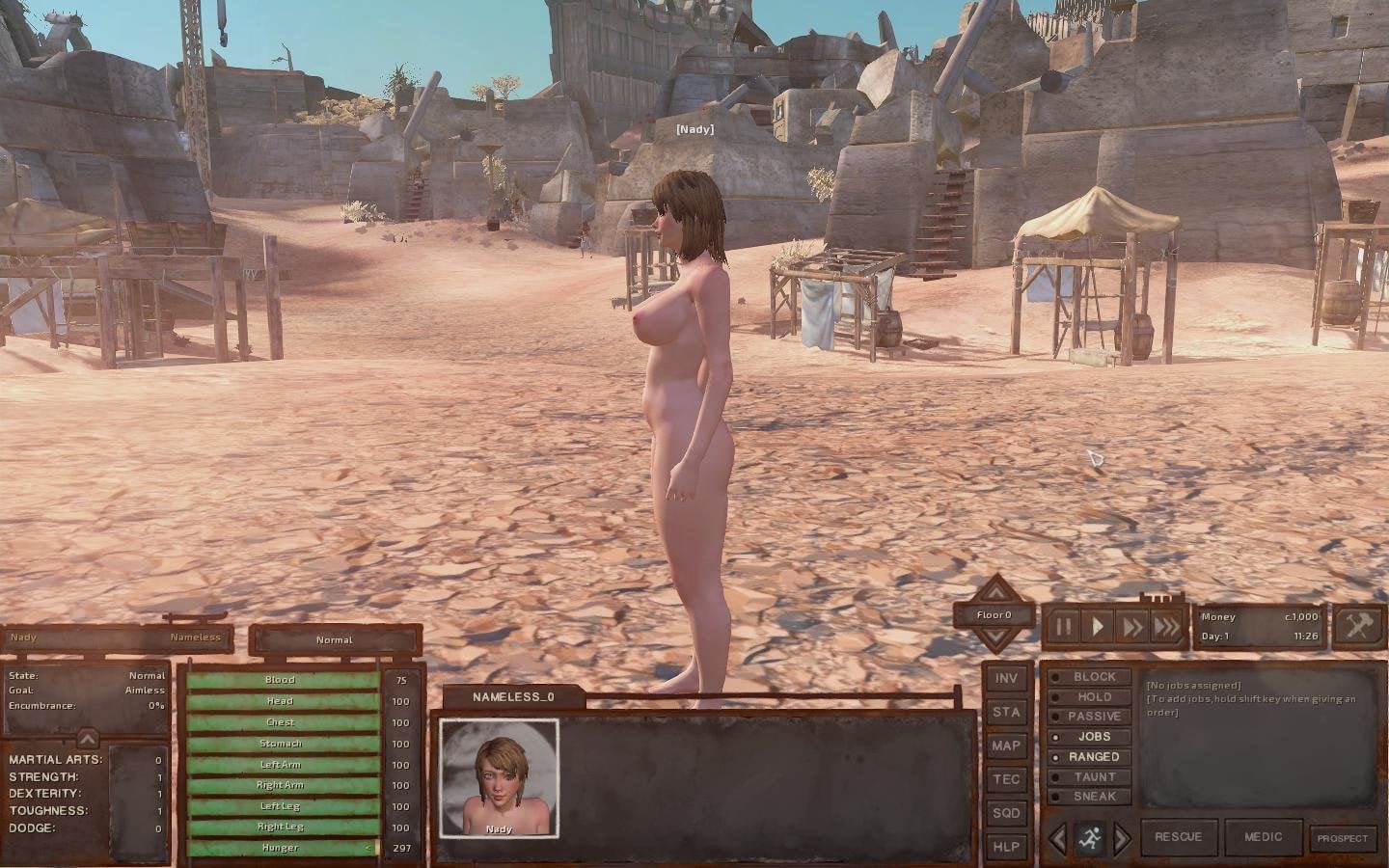Open the INV inventory panel
Screen dimensions: 1389x868
(1005, 679)
